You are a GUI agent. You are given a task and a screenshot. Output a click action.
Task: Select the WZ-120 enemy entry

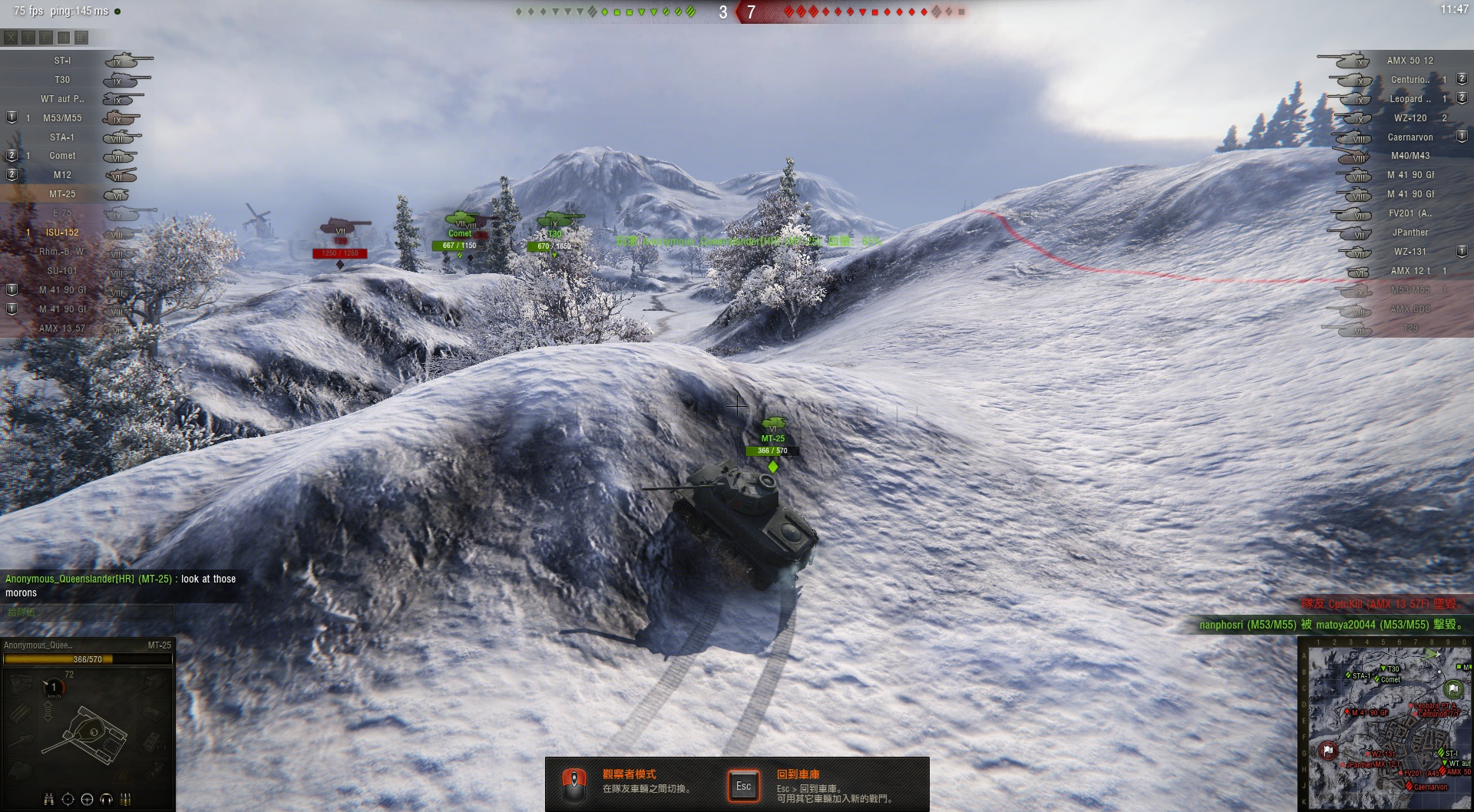click(1410, 118)
